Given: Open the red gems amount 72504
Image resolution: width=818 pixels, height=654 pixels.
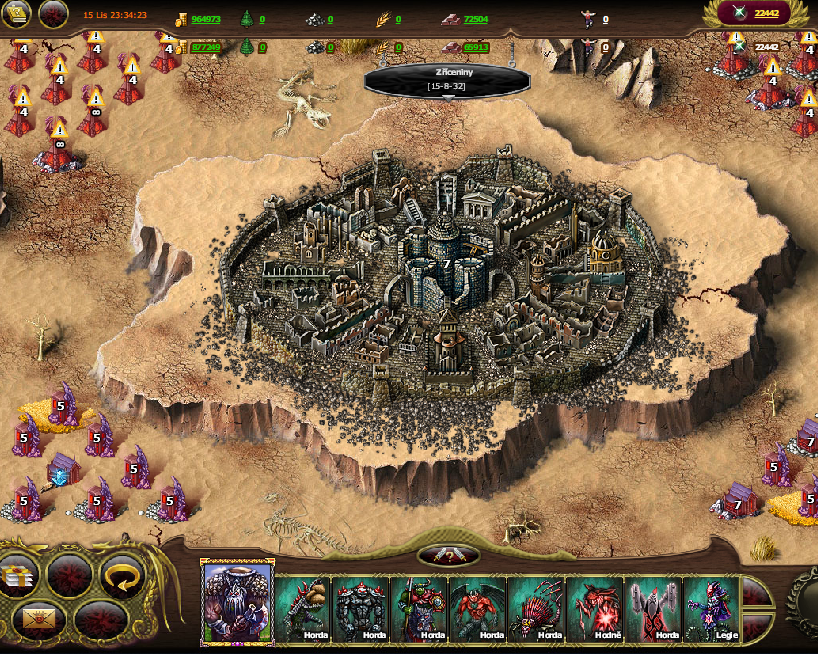Looking at the screenshot, I should tap(476, 19).
